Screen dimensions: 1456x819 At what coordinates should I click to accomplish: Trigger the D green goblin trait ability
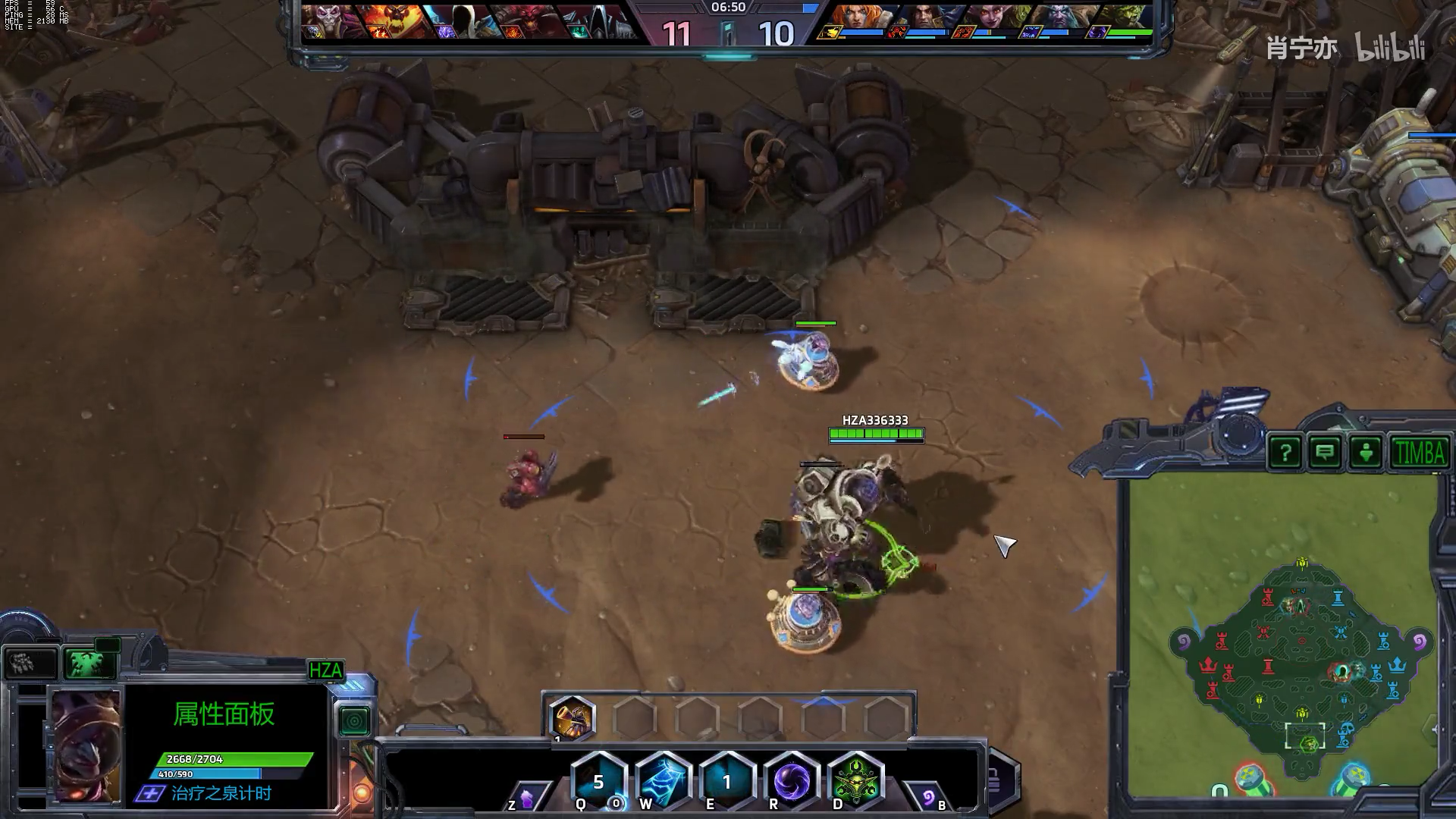856,781
